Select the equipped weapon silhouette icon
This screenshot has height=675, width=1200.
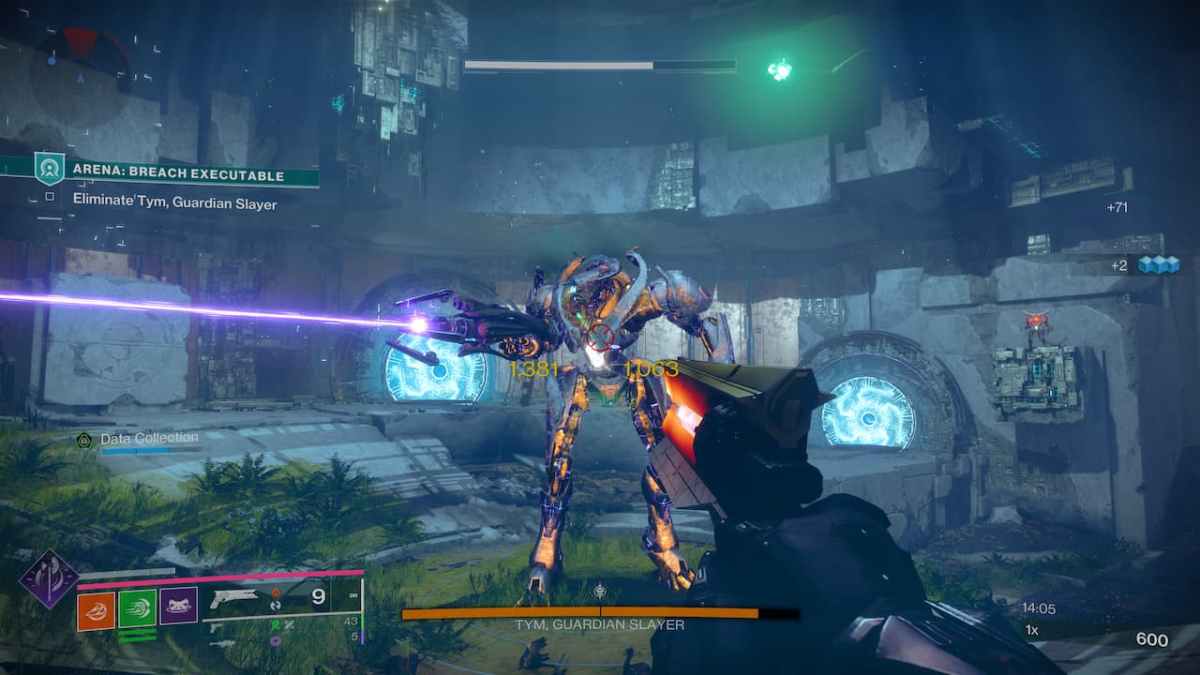click(236, 601)
